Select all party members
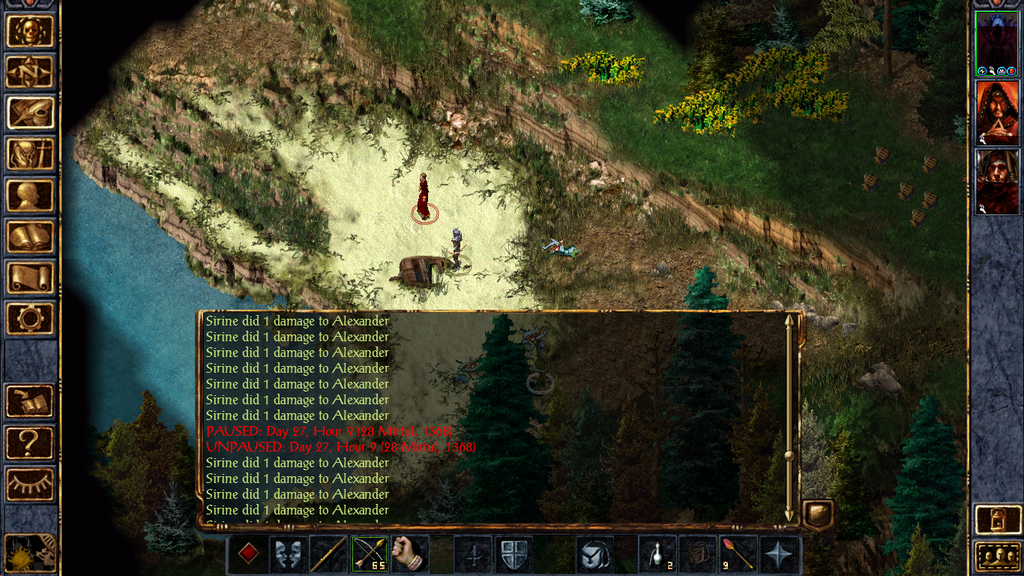Screen dimensions: 1024x576 tap(997, 555)
